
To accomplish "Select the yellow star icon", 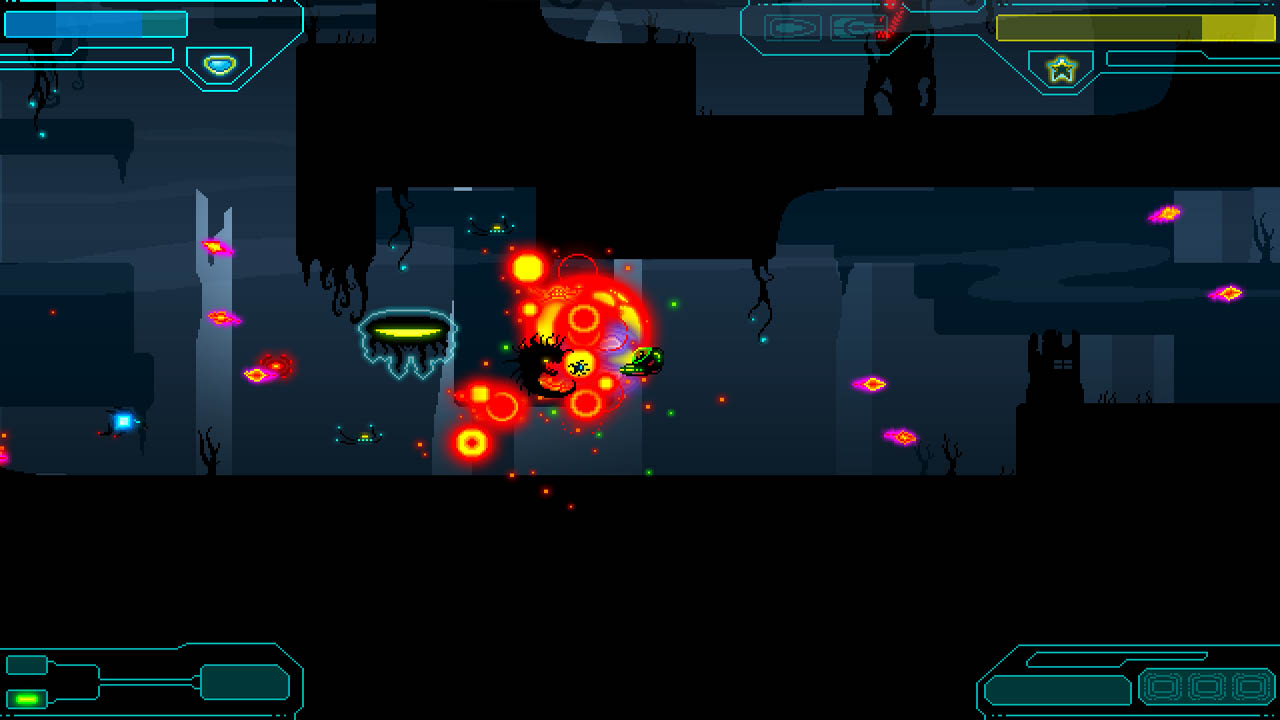I will coord(1061,69).
